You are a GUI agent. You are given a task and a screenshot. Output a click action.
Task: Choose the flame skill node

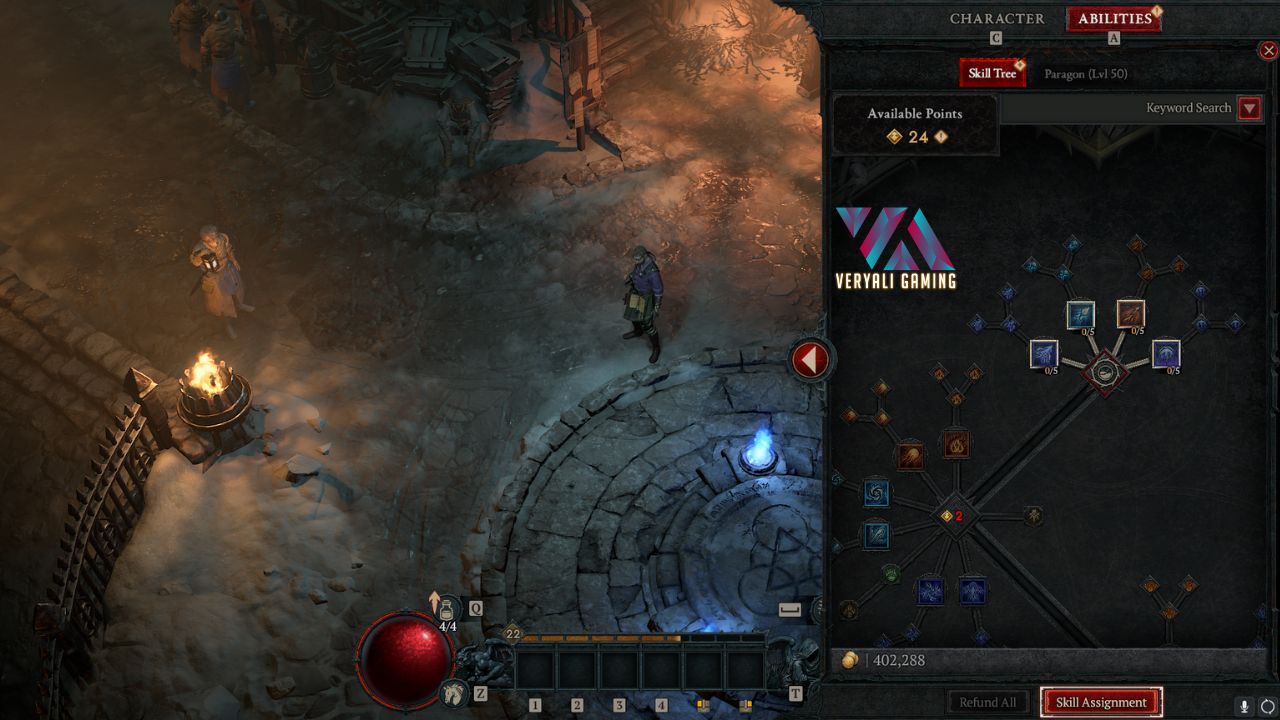click(x=956, y=443)
